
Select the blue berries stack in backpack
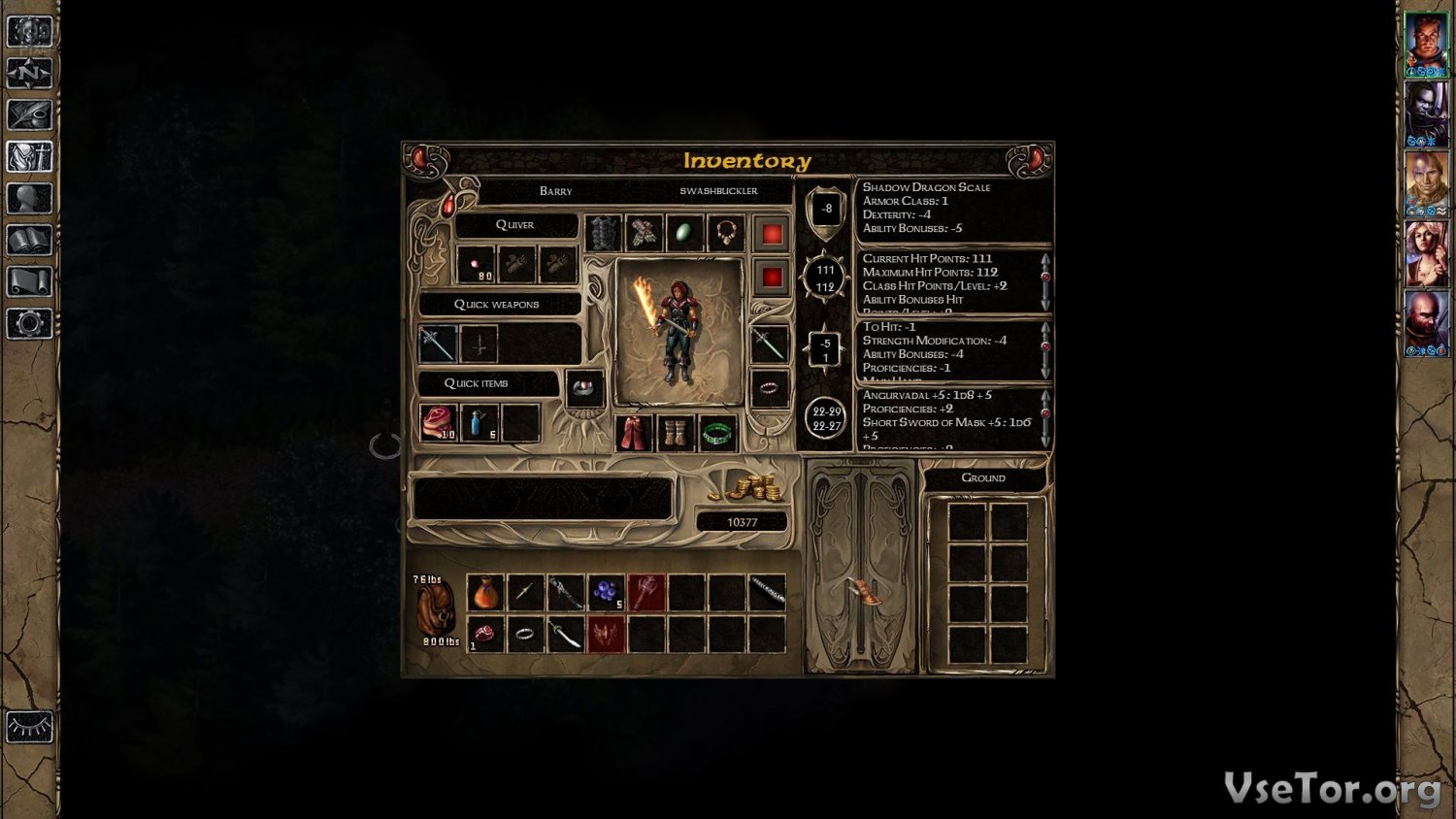pyautogui.click(x=606, y=592)
